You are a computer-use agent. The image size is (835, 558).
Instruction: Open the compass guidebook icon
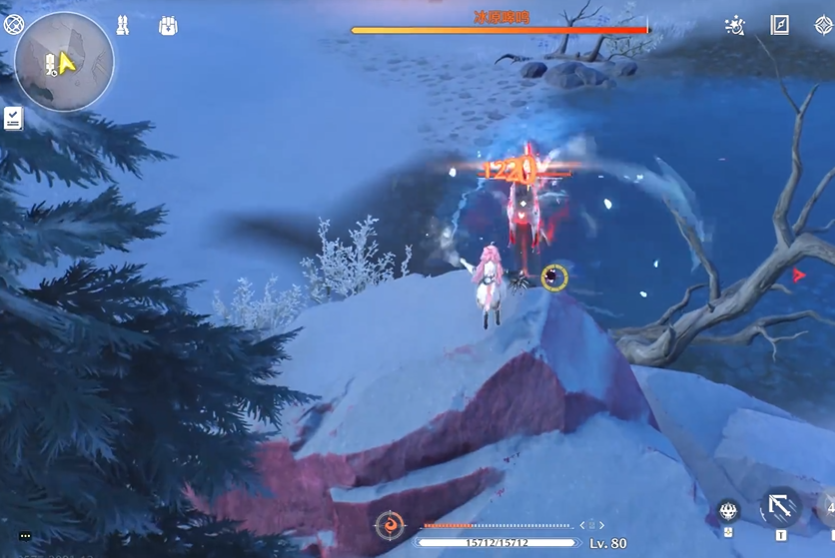click(779, 26)
